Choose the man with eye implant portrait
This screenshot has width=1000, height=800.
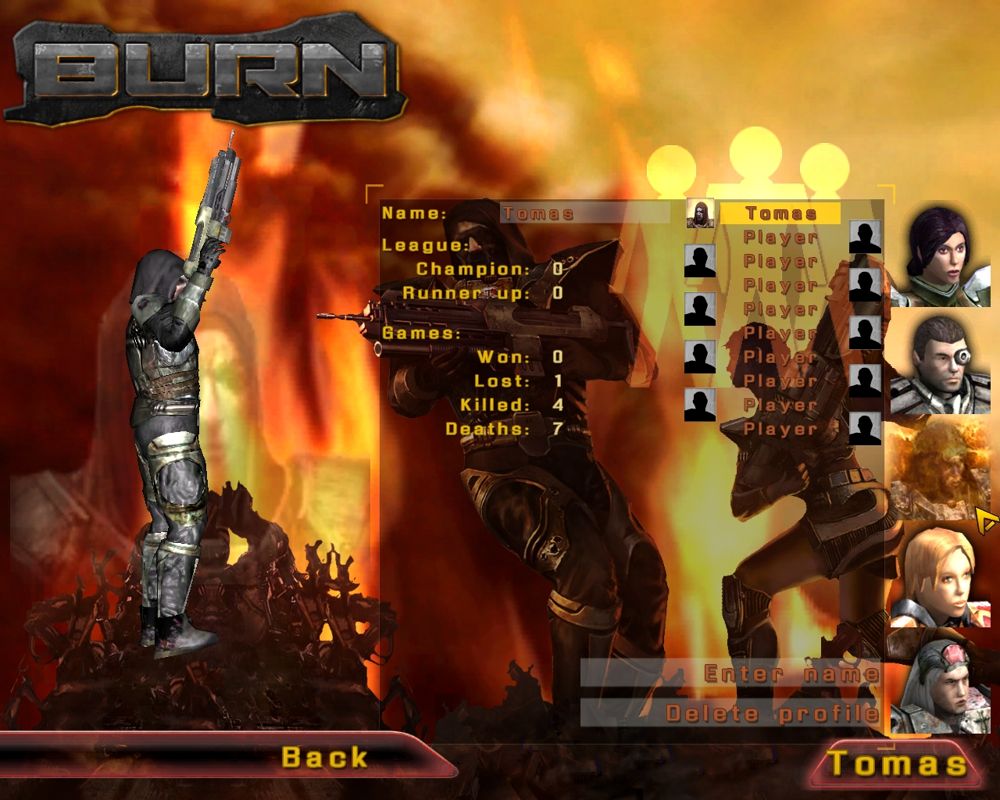coord(945,364)
